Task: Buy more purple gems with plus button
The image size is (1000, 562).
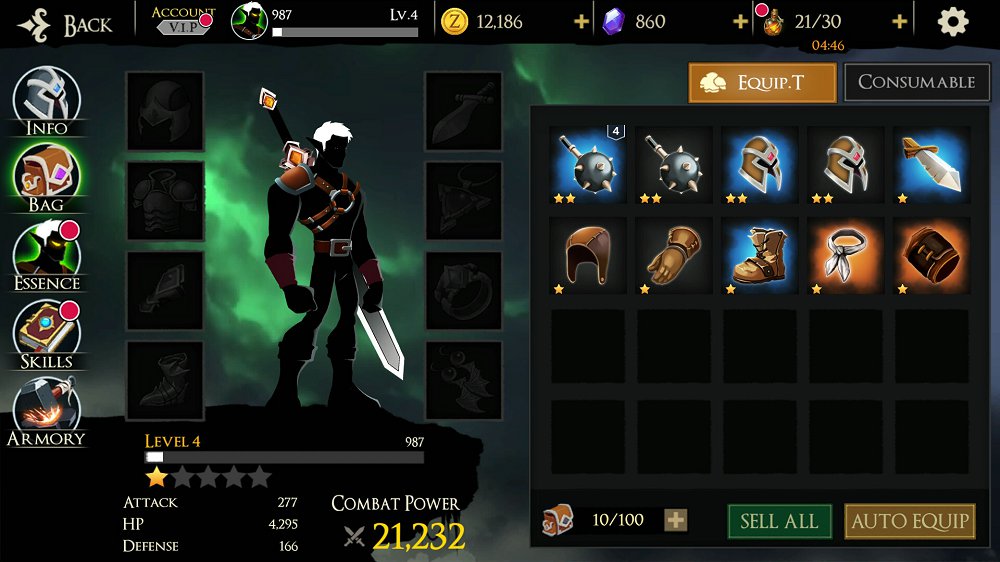Action: click(x=740, y=22)
